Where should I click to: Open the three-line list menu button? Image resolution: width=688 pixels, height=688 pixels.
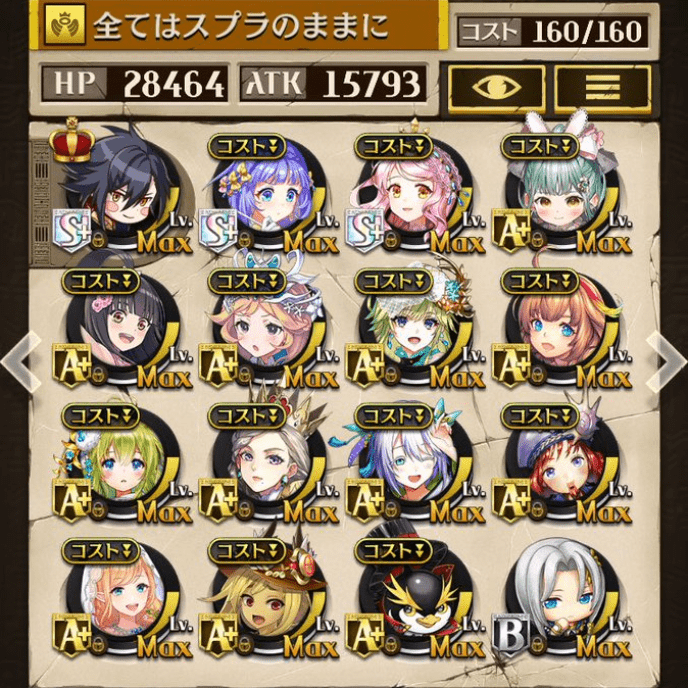[x=602, y=86]
